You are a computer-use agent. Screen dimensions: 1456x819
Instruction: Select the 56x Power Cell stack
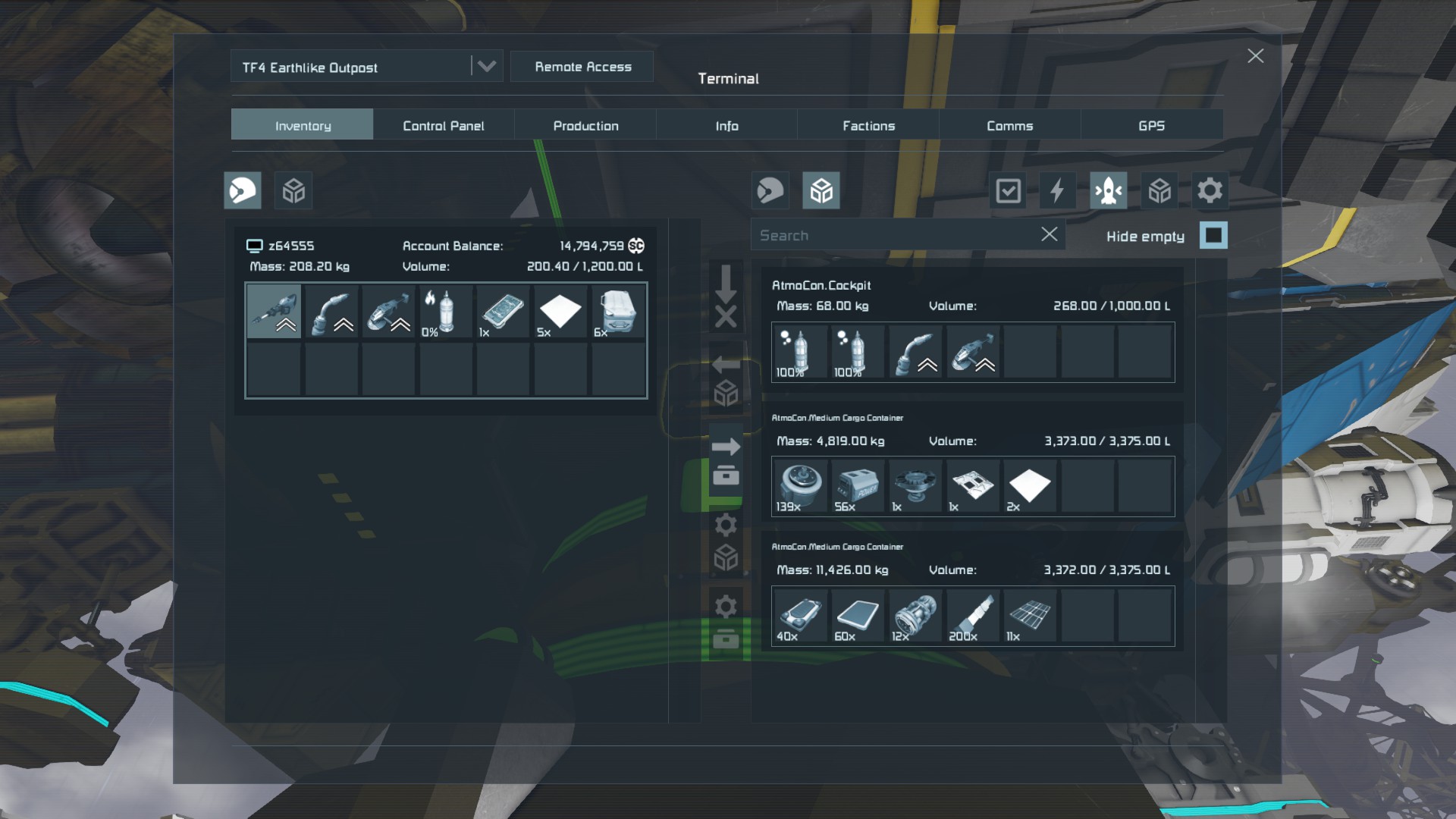[858, 487]
